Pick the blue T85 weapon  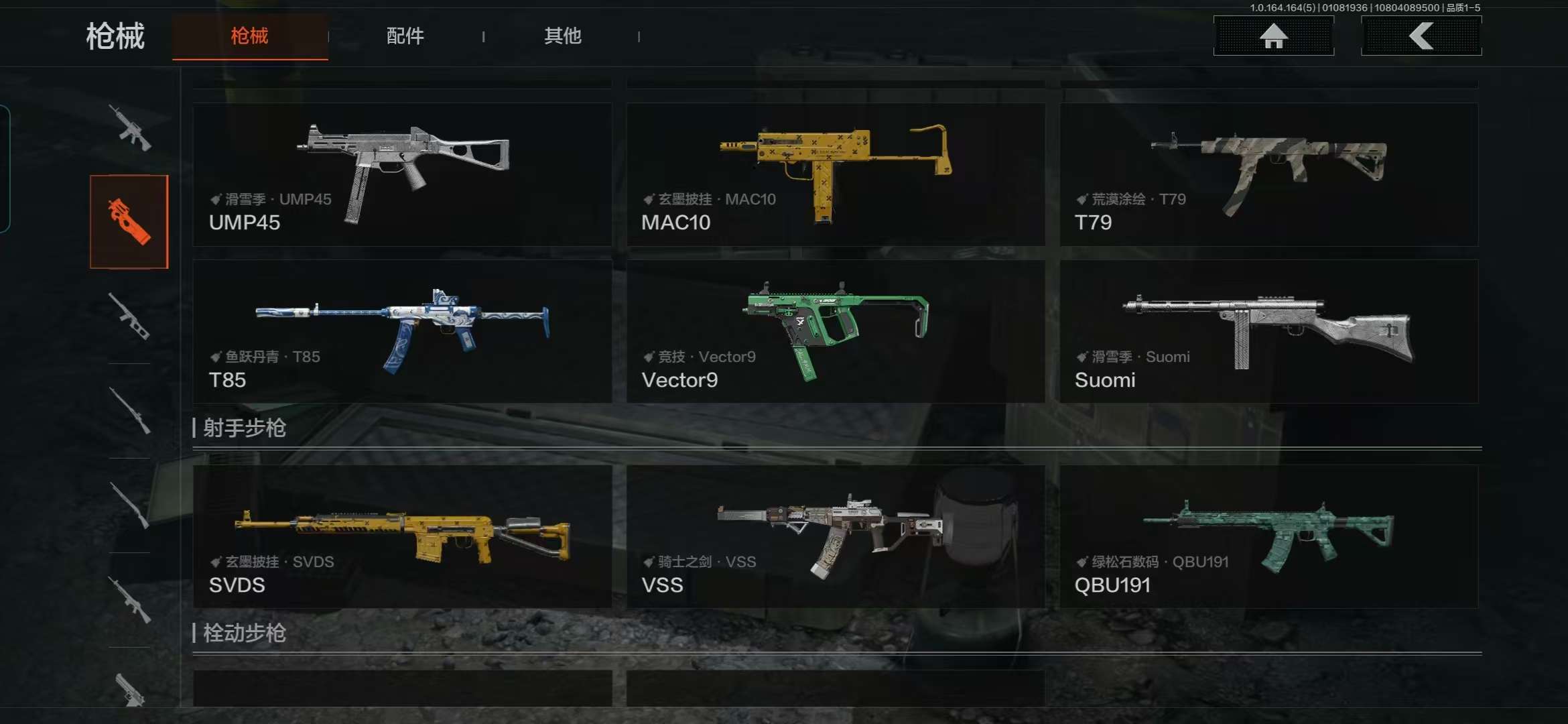click(x=402, y=332)
